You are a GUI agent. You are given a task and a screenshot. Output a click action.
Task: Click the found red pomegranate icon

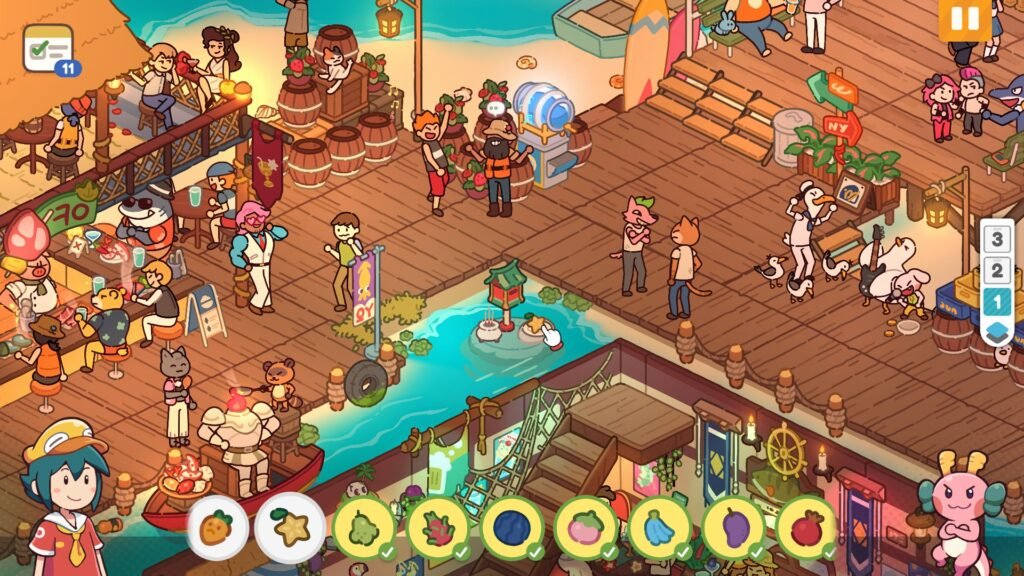pyautogui.click(x=806, y=527)
